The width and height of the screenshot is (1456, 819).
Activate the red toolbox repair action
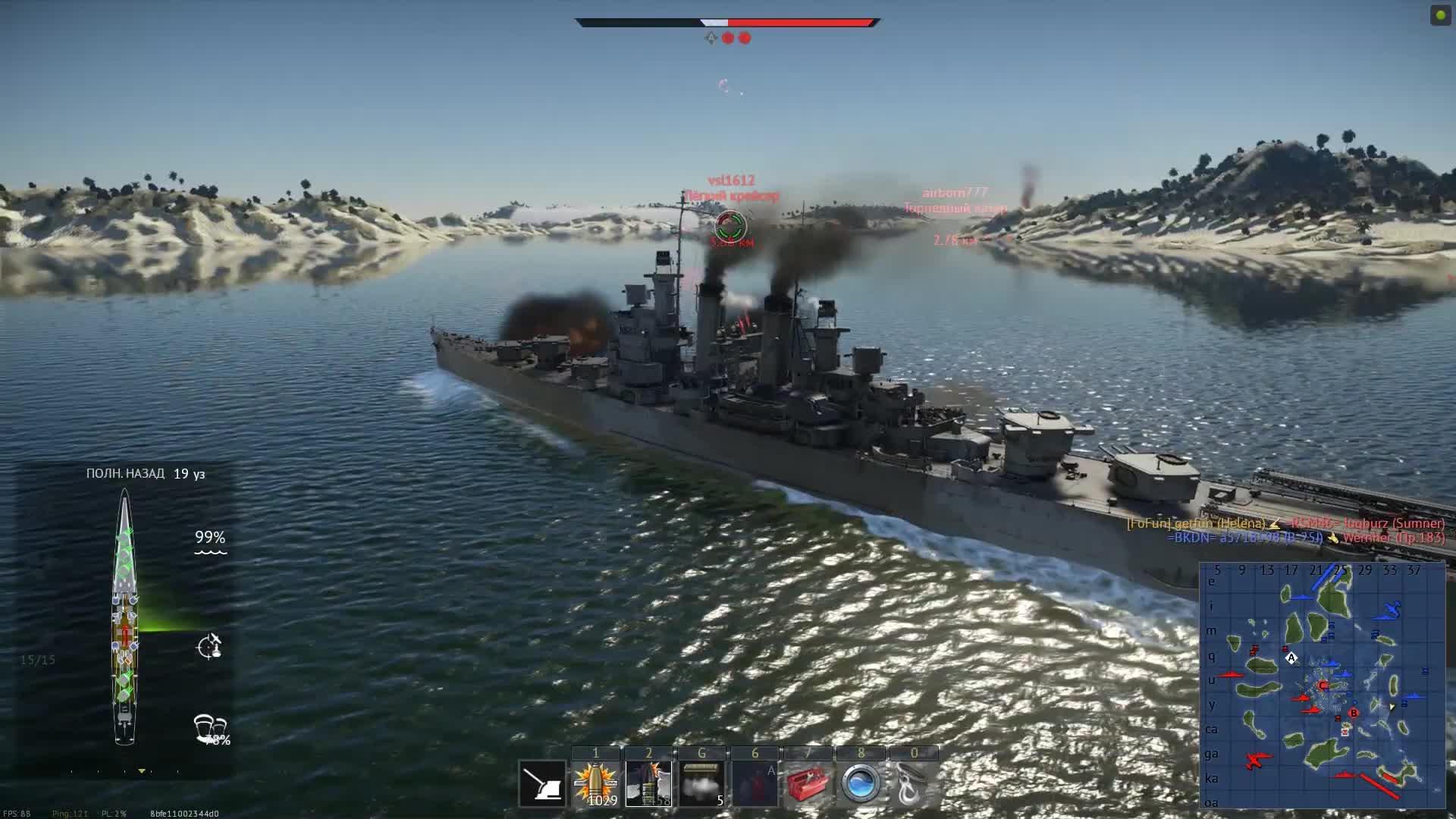pyautogui.click(x=808, y=783)
